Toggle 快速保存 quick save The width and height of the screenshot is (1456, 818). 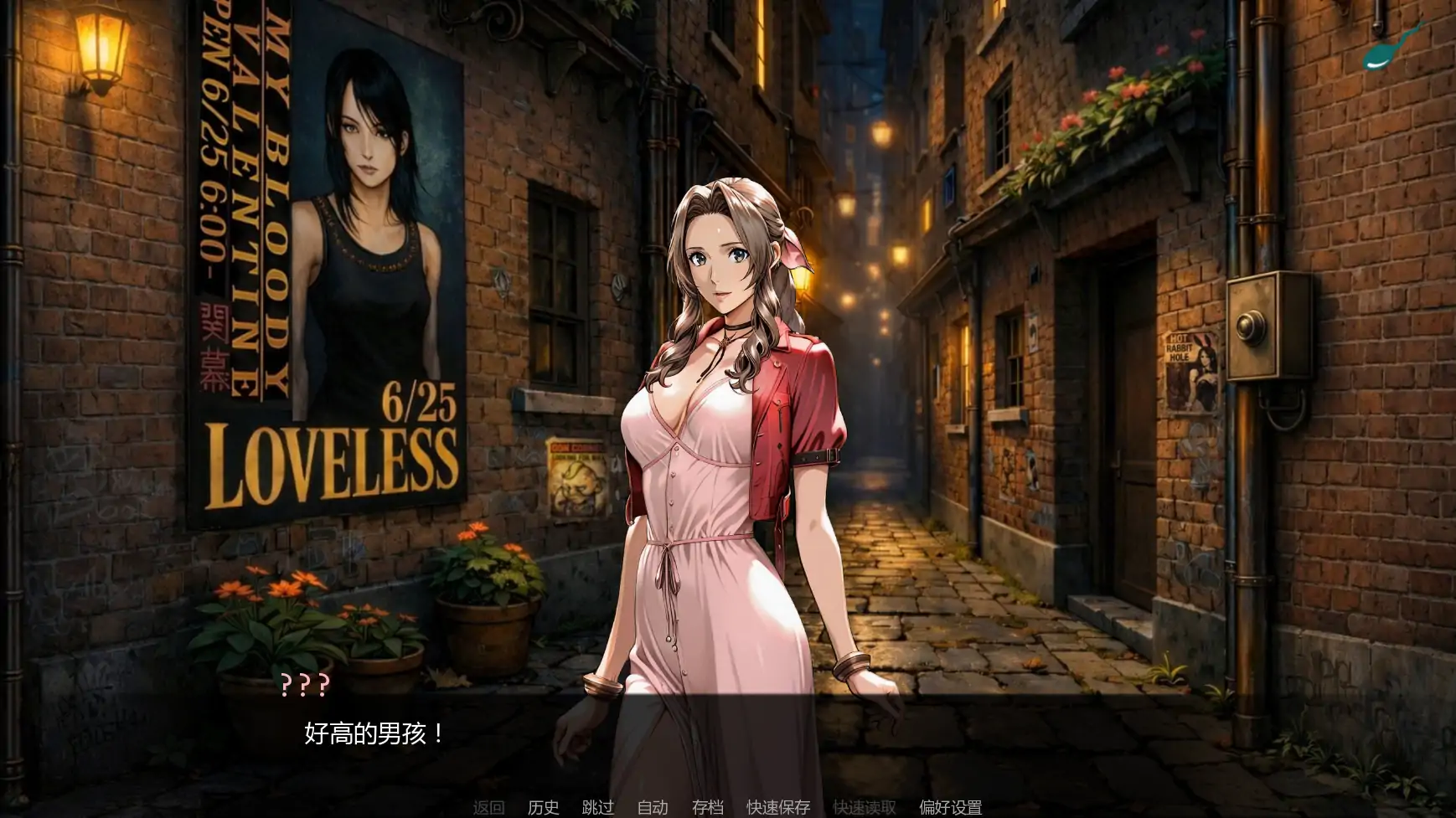pos(777,808)
